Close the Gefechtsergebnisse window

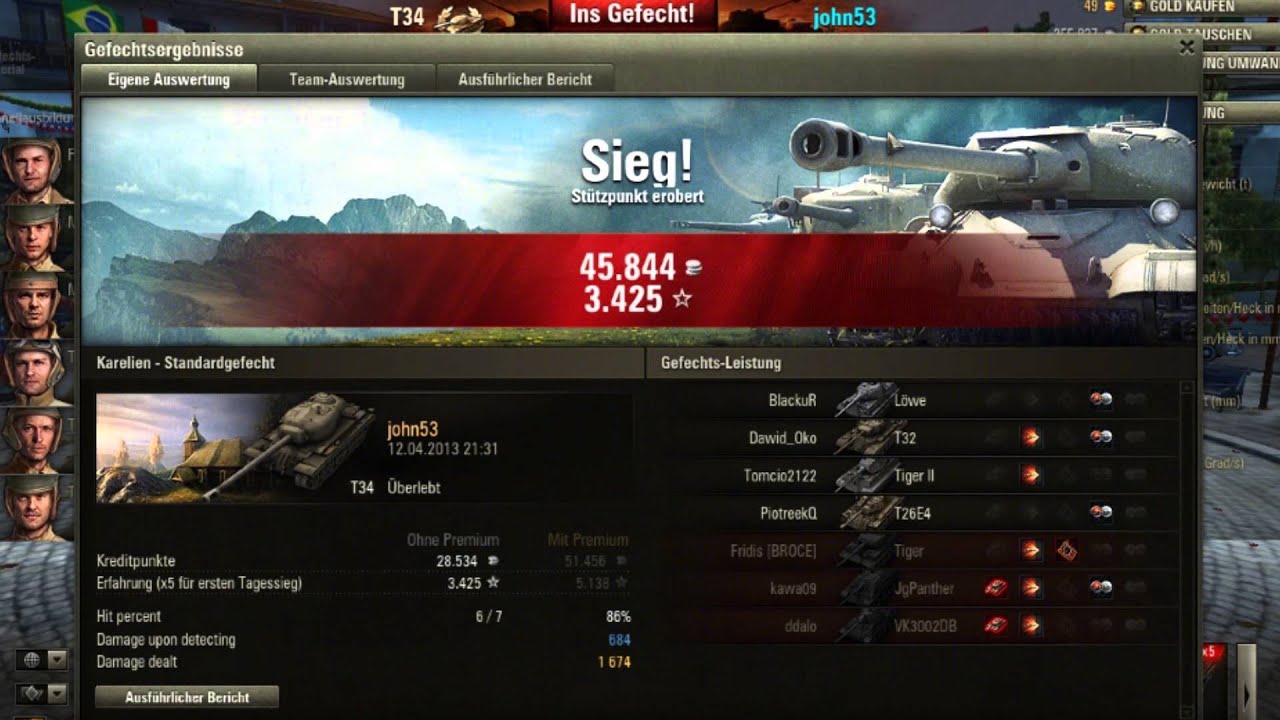[1187, 47]
